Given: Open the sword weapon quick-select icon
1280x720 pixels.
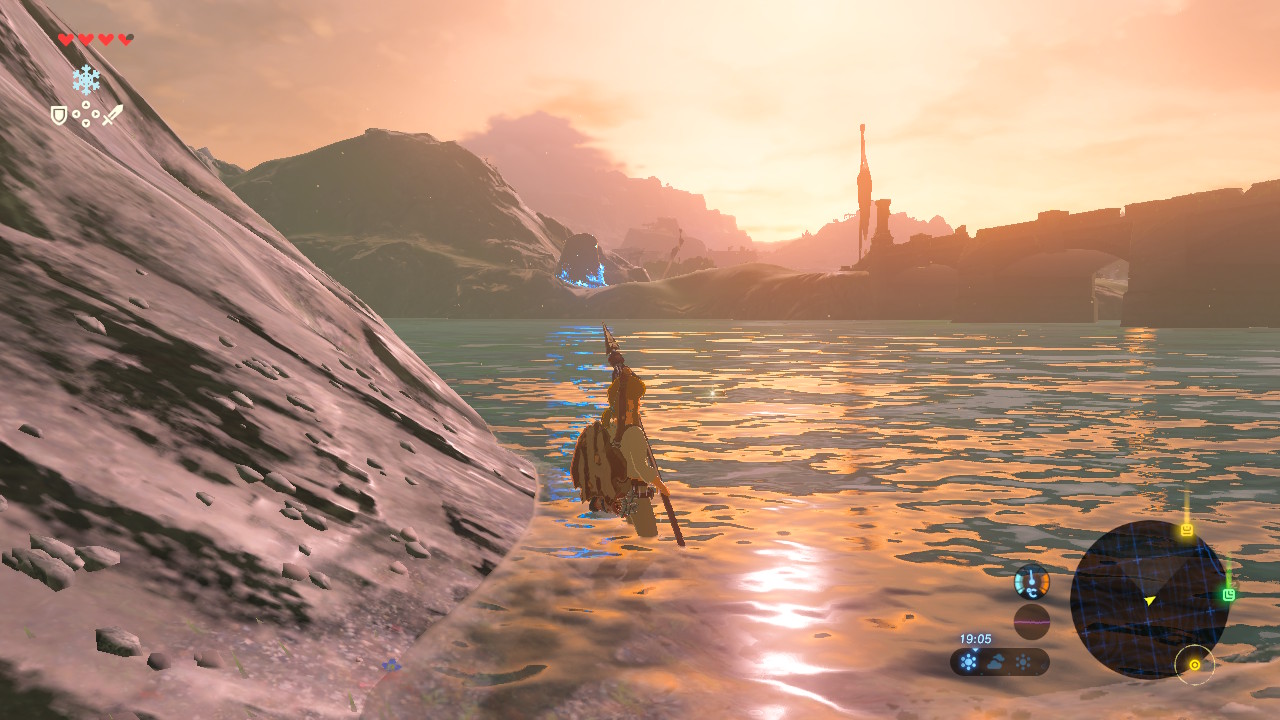Looking at the screenshot, I should pyautogui.click(x=113, y=115).
